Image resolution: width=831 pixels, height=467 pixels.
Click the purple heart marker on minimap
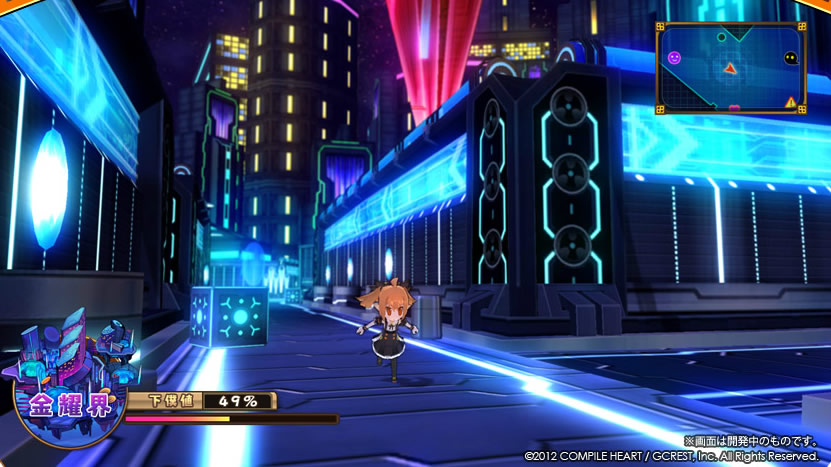coord(735,106)
